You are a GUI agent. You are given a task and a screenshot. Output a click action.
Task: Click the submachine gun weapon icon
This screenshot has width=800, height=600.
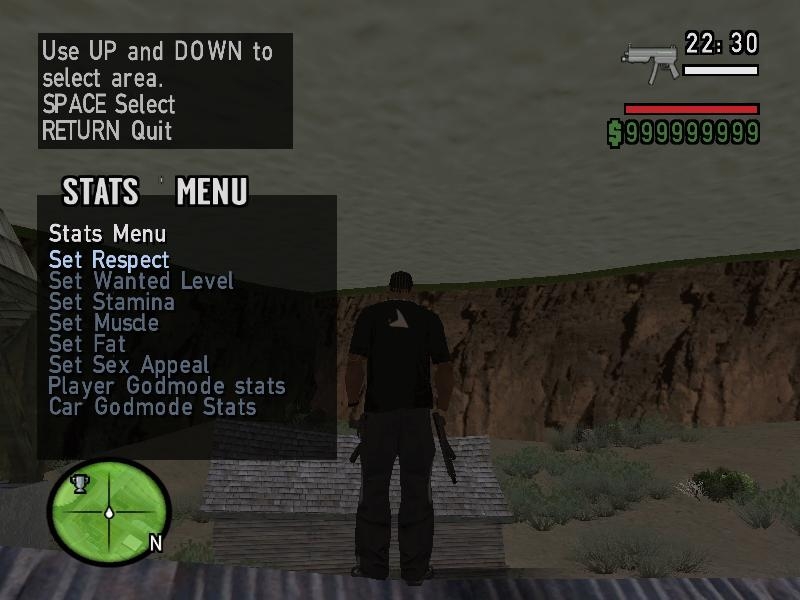click(x=649, y=59)
